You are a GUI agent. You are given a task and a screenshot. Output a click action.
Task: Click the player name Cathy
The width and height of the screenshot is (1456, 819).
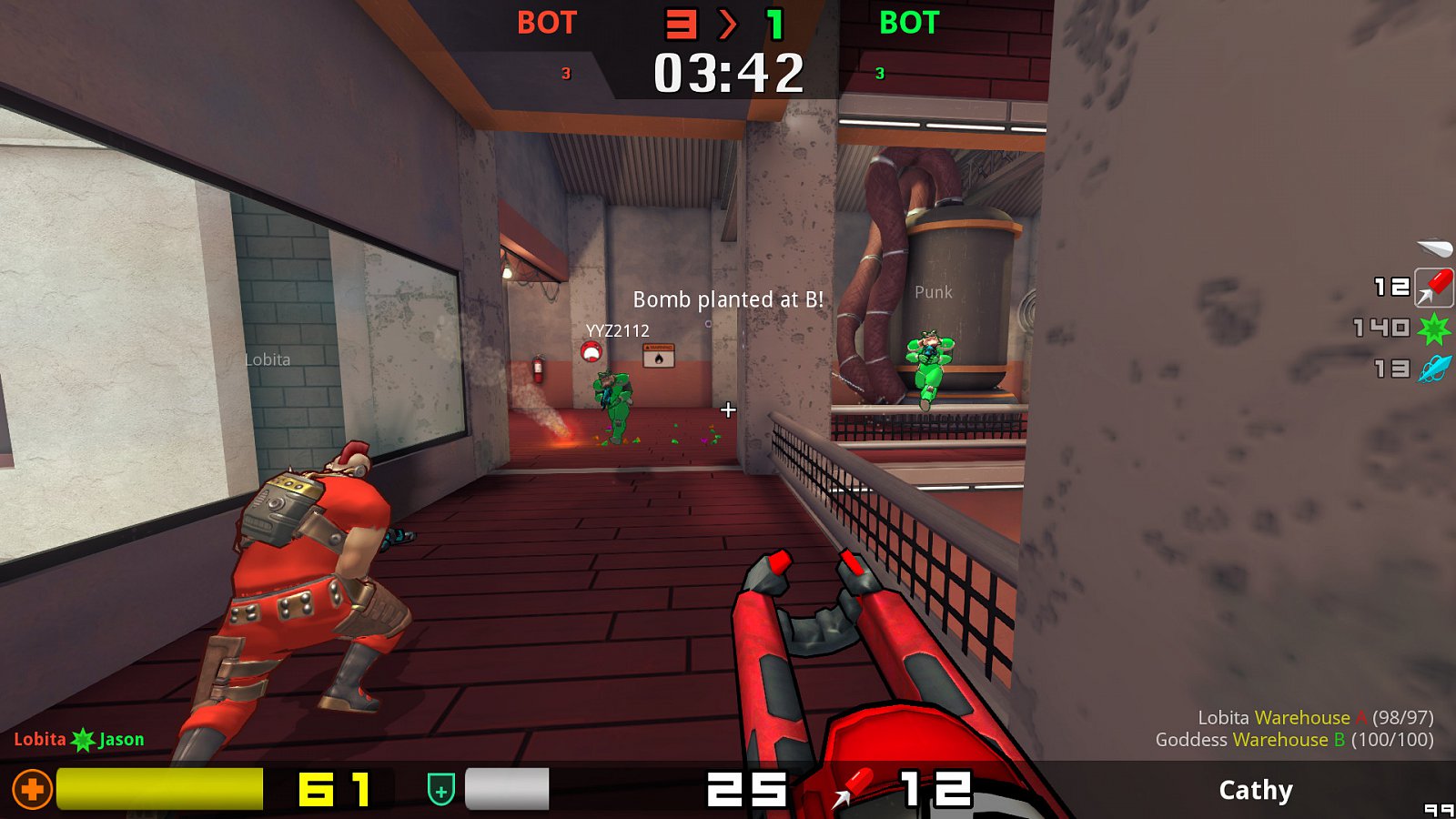[1257, 791]
